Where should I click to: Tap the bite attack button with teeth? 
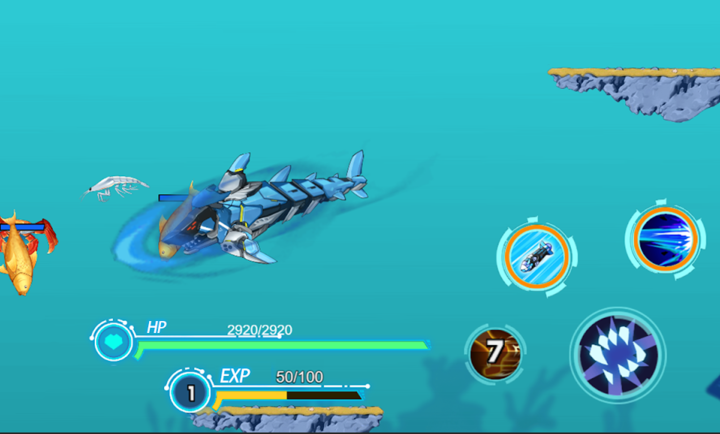click(x=617, y=353)
